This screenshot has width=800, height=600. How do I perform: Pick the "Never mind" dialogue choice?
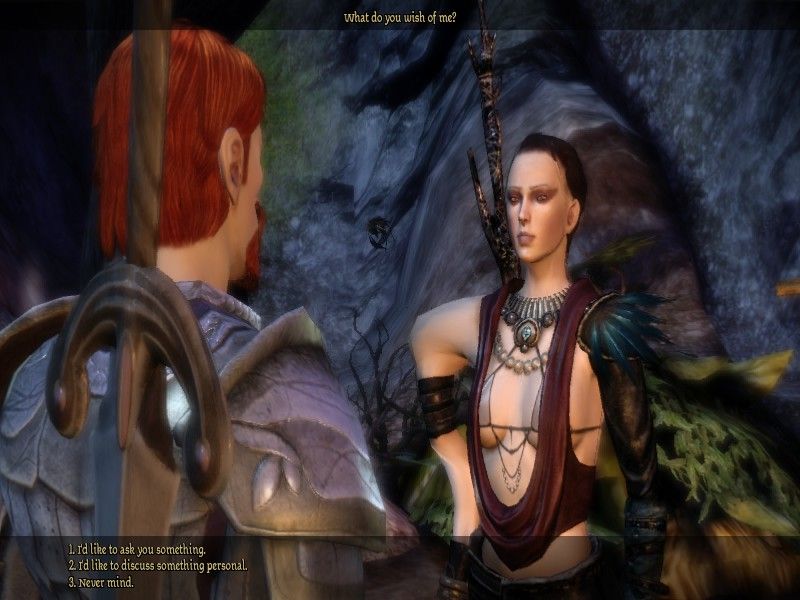(100, 581)
